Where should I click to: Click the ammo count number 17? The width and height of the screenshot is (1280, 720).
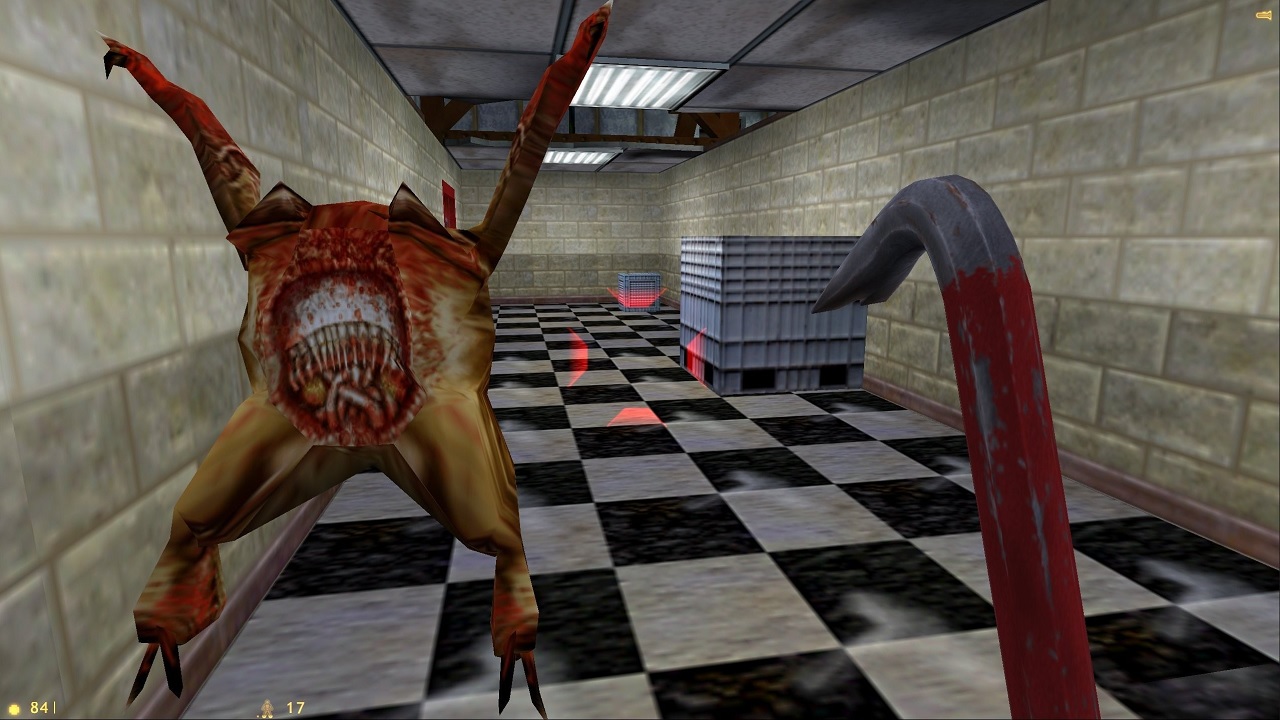(296, 707)
